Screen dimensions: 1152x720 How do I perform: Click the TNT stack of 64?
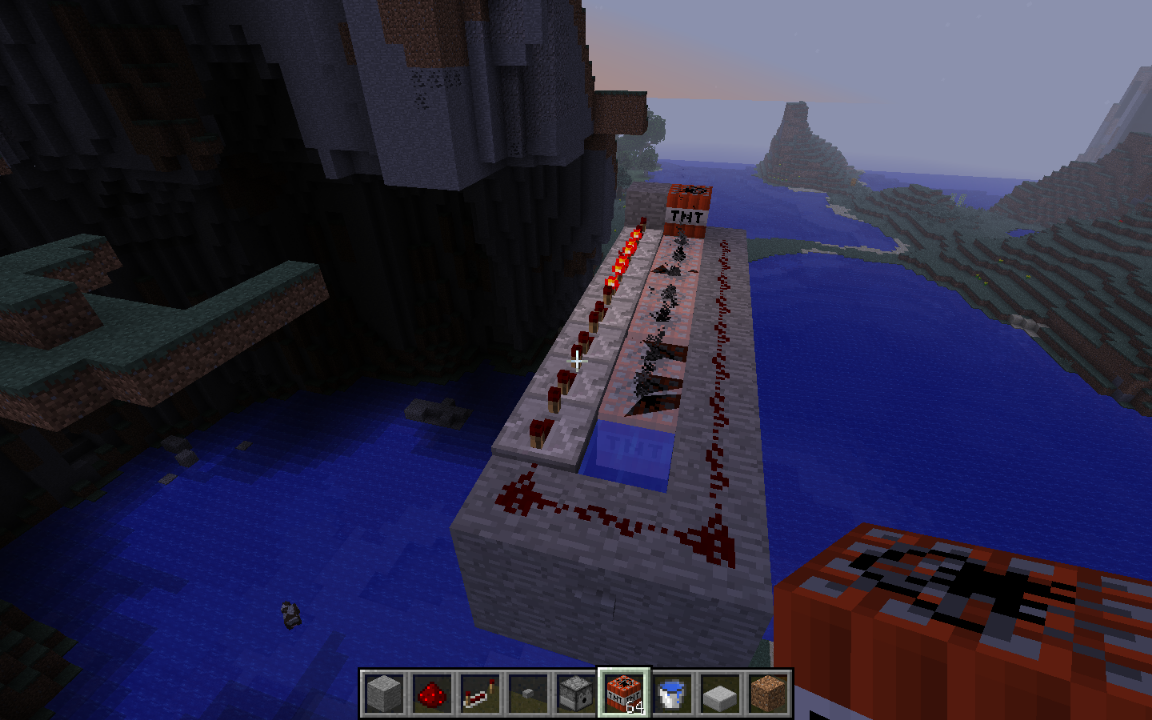tap(624, 692)
